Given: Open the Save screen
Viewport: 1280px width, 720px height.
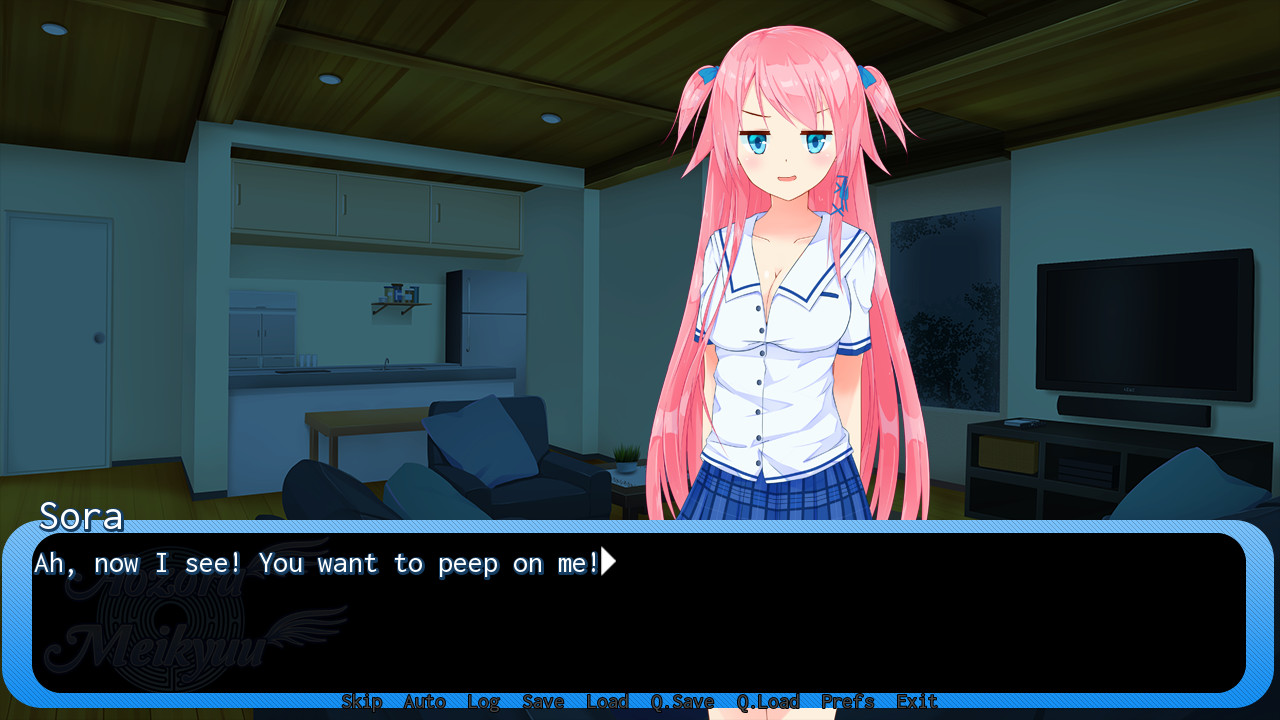Looking at the screenshot, I should tap(543, 701).
